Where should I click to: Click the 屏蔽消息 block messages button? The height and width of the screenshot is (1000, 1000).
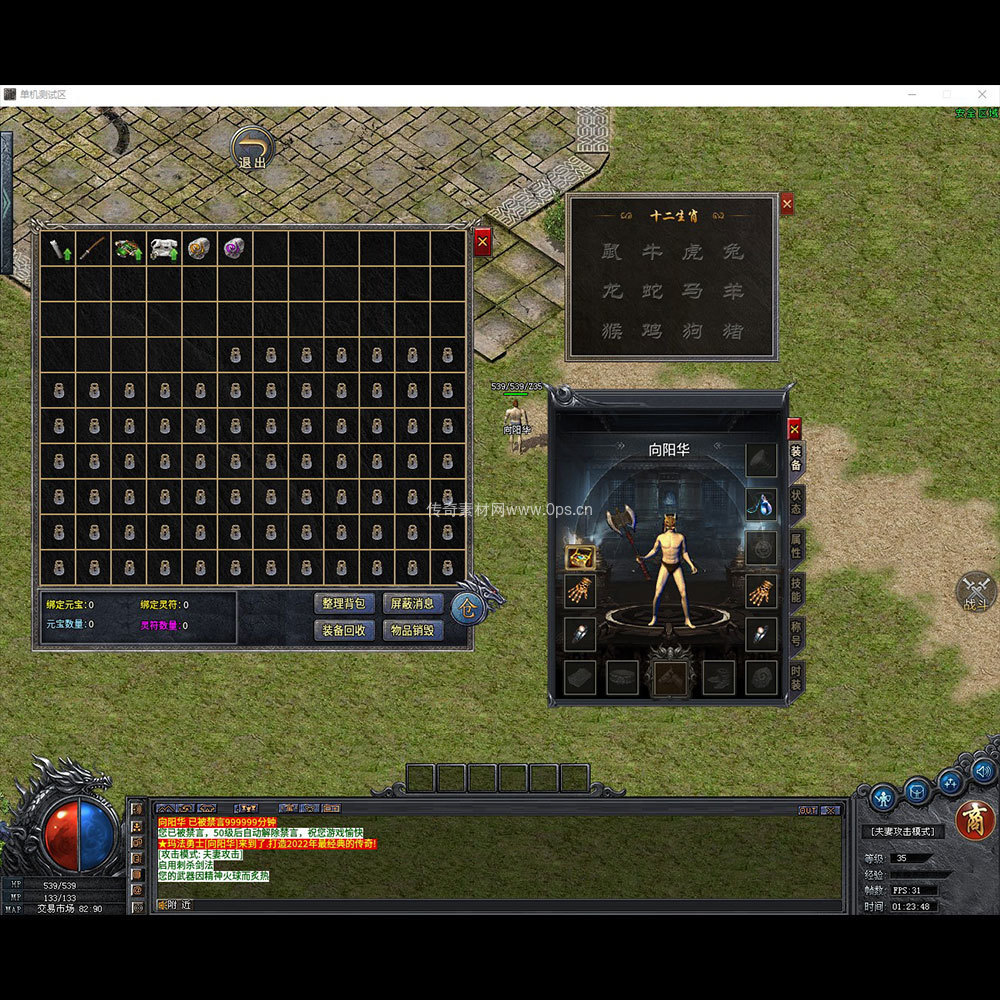click(x=413, y=604)
